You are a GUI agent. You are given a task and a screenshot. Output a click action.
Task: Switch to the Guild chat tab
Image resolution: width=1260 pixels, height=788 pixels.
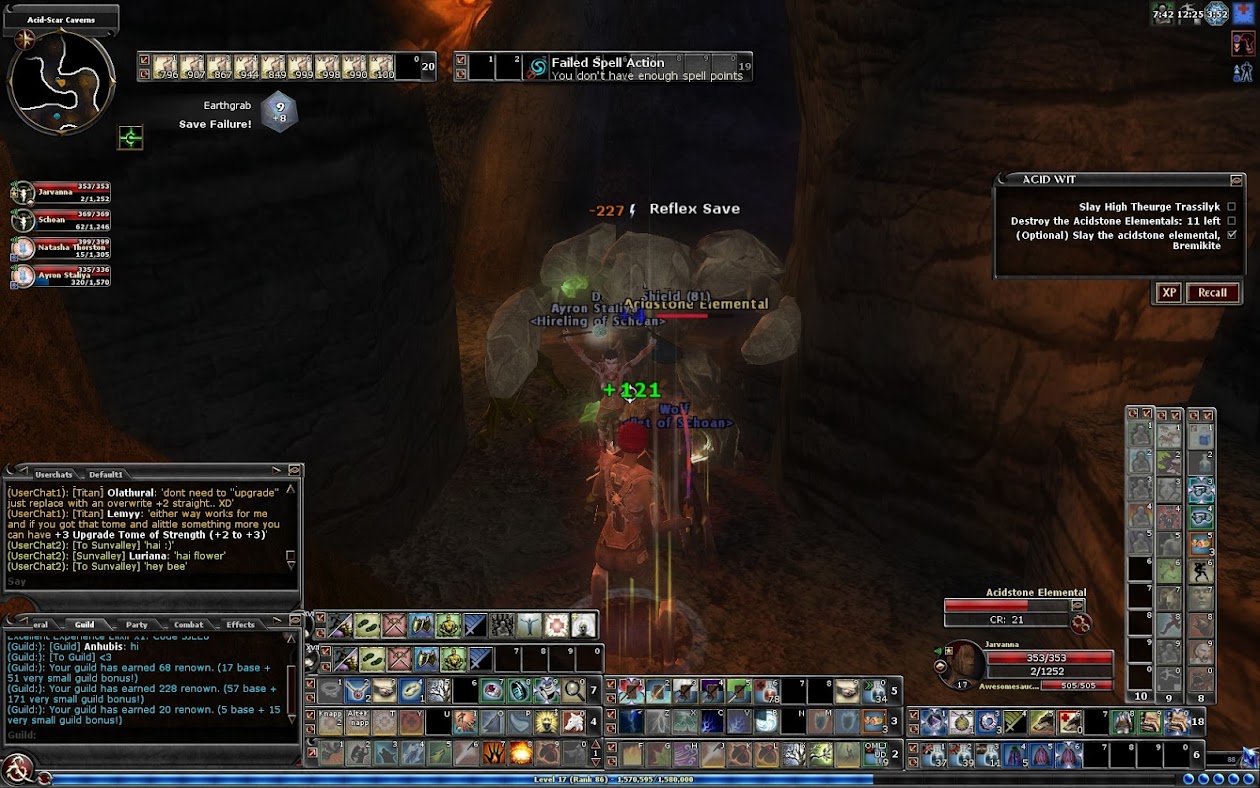(x=84, y=625)
